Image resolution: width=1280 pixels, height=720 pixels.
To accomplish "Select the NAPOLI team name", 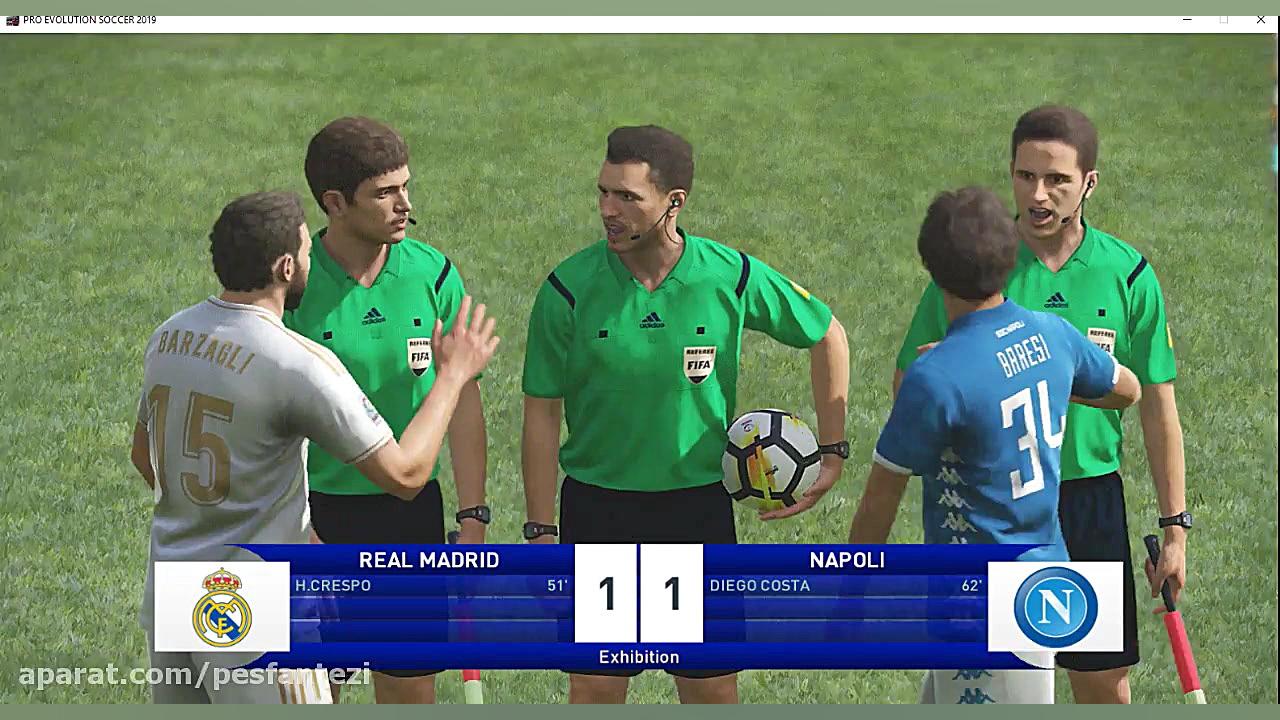I will [x=847, y=560].
